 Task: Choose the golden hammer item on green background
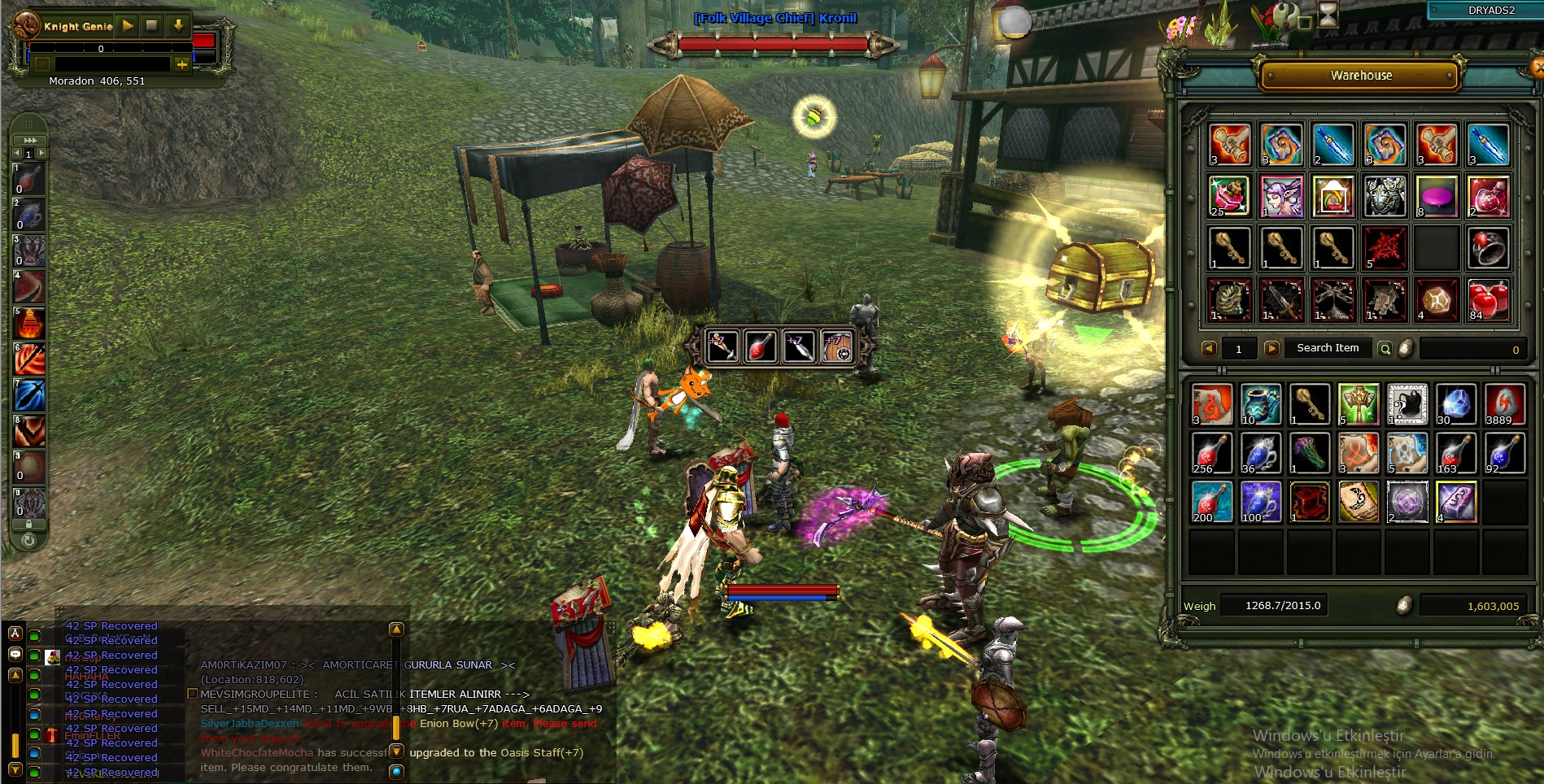click(1359, 404)
